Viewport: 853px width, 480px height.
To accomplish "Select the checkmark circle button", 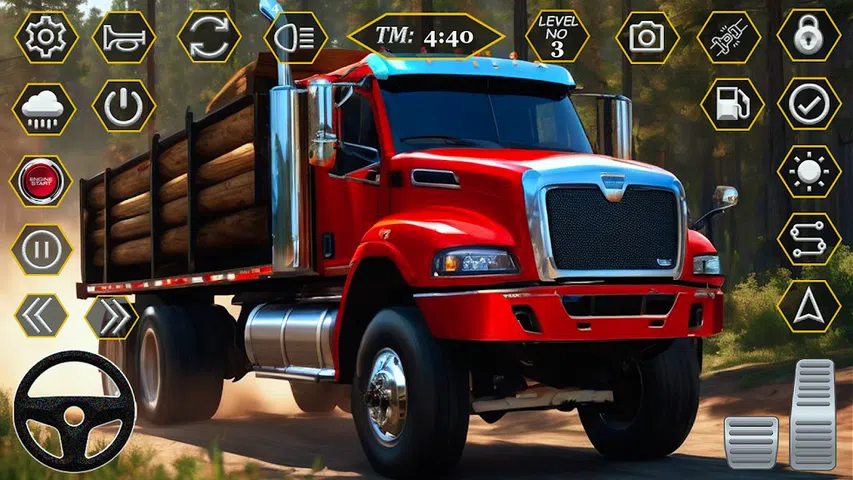I will point(809,104).
